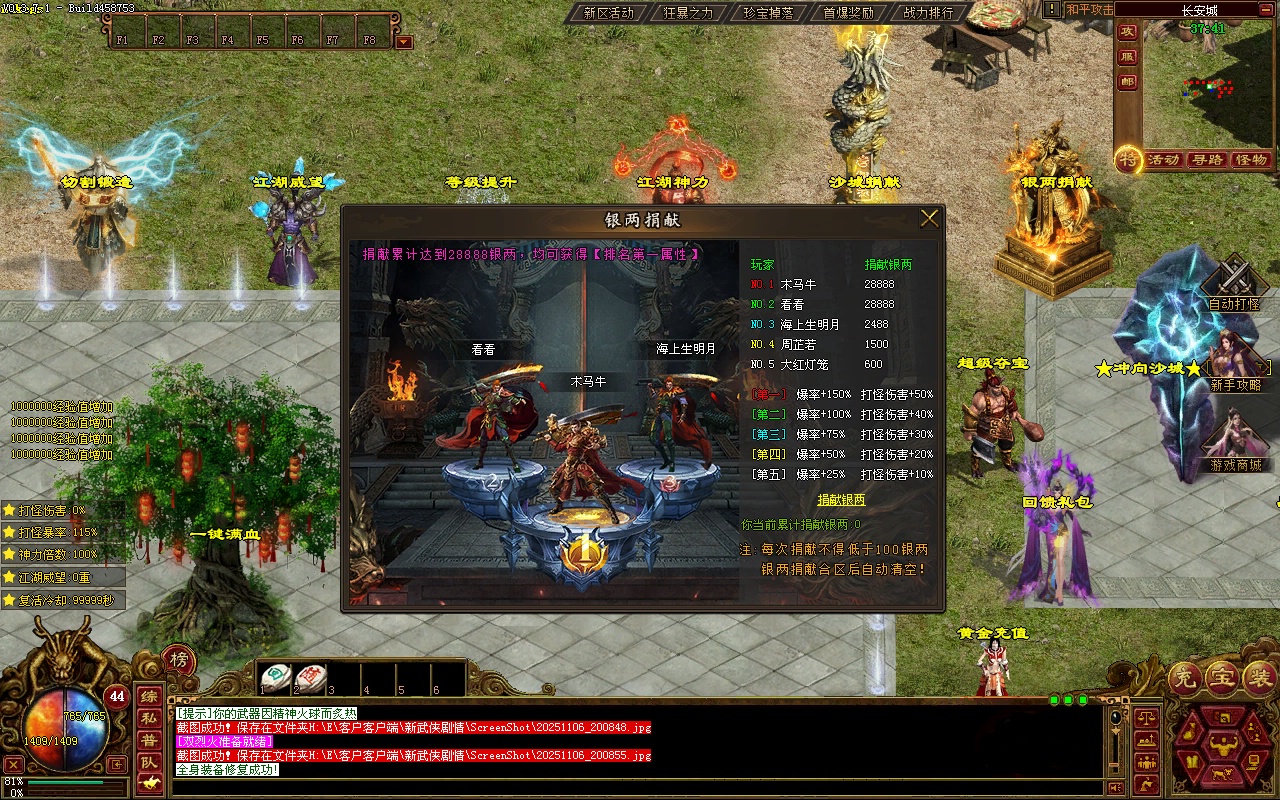Use the first white stone hotbar item

[x=275, y=677]
